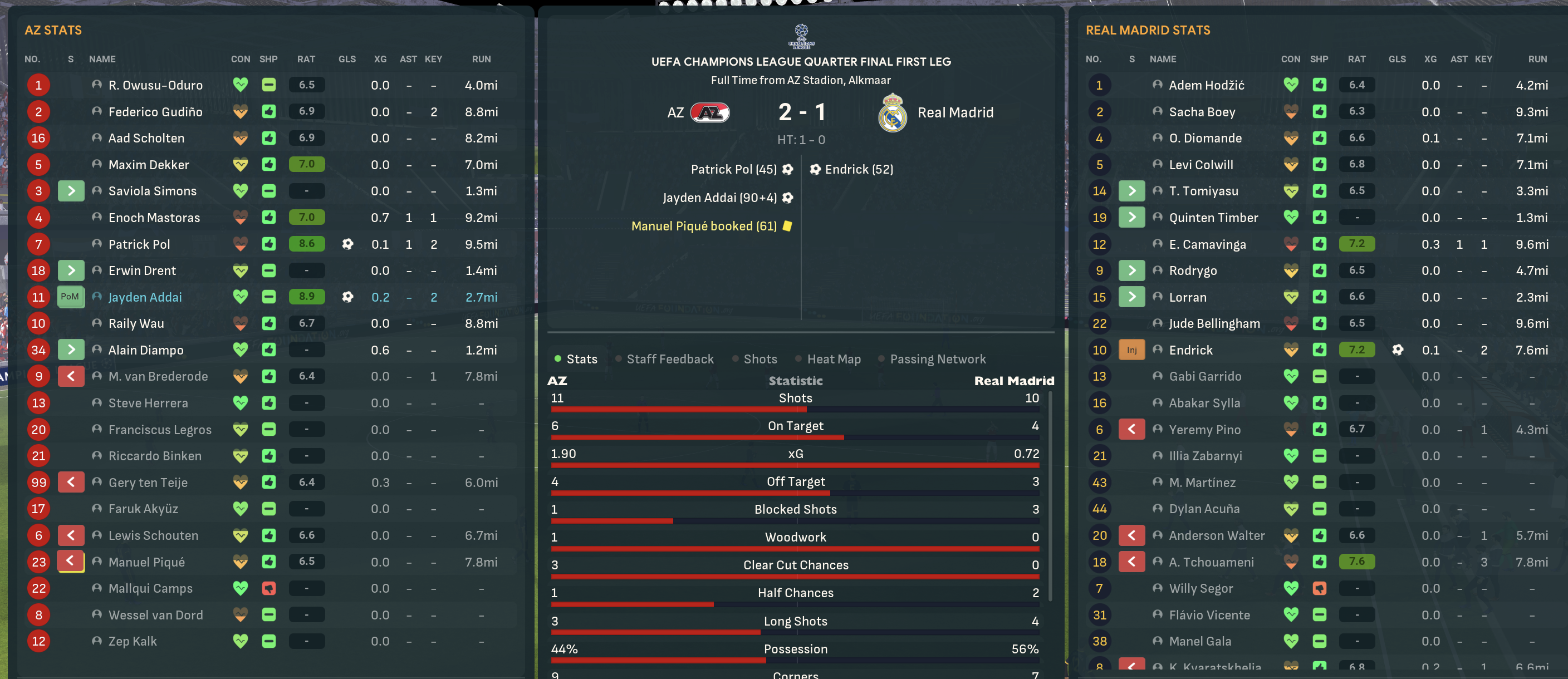Select Levi Colwill in Real Madrid stats
The height and width of the screenshot is (679, 1568).
click(x=1200, y=164)
